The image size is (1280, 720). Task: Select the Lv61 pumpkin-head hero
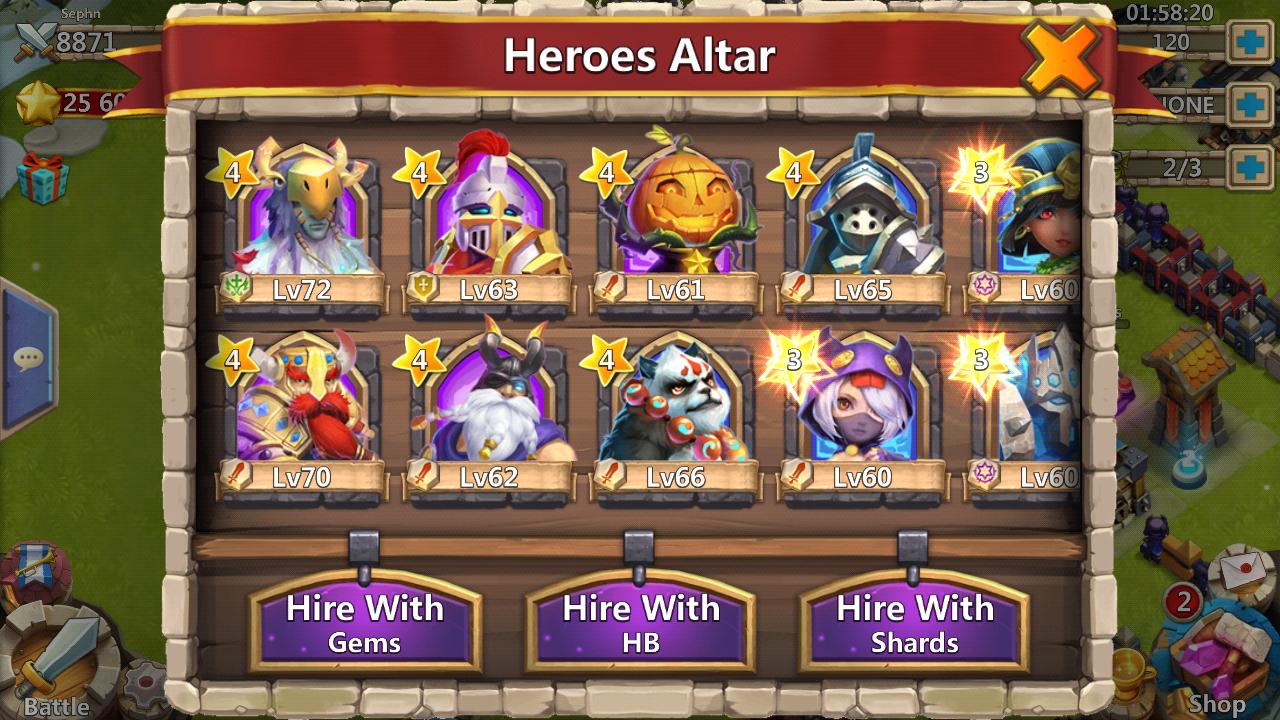coord(675,218)
